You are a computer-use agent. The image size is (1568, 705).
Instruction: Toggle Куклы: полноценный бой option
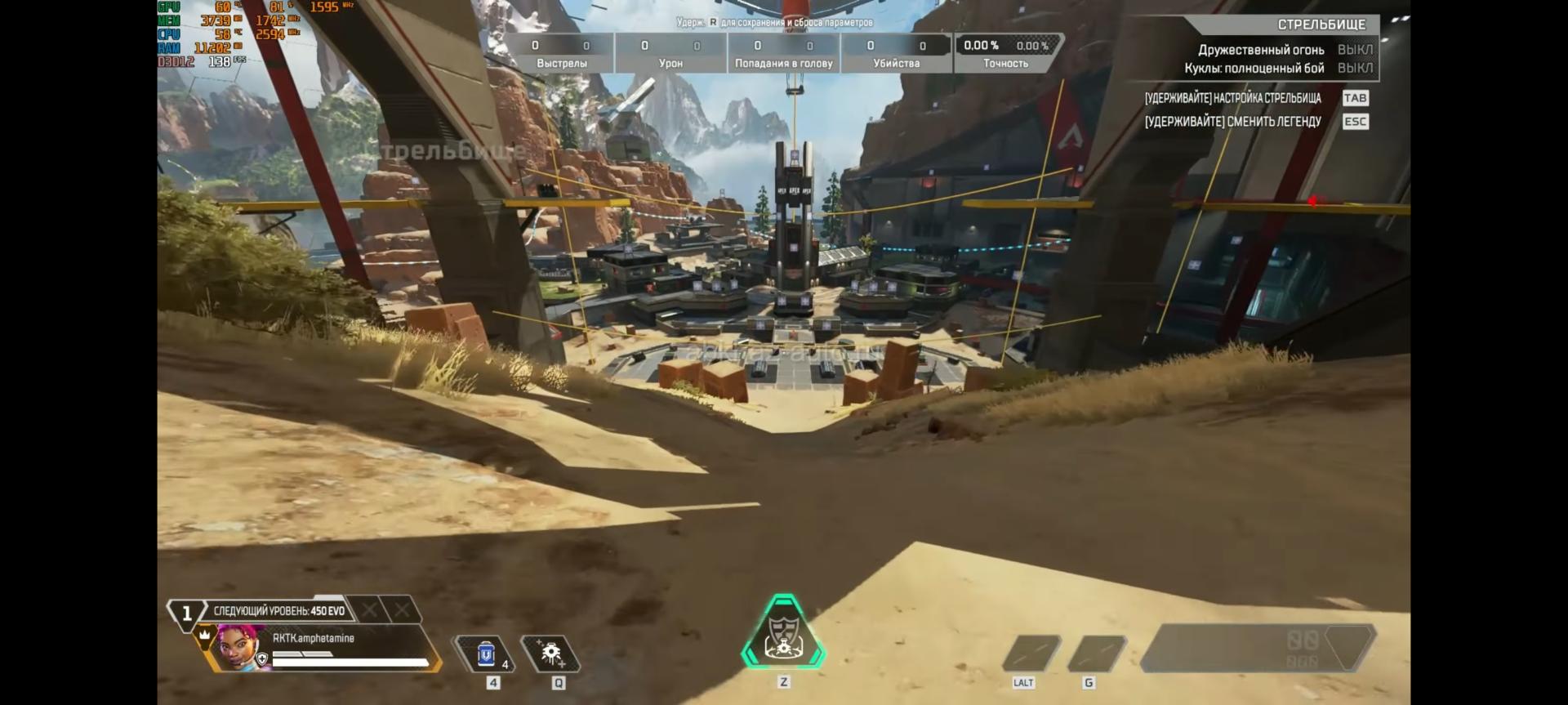coord(1355,68)
